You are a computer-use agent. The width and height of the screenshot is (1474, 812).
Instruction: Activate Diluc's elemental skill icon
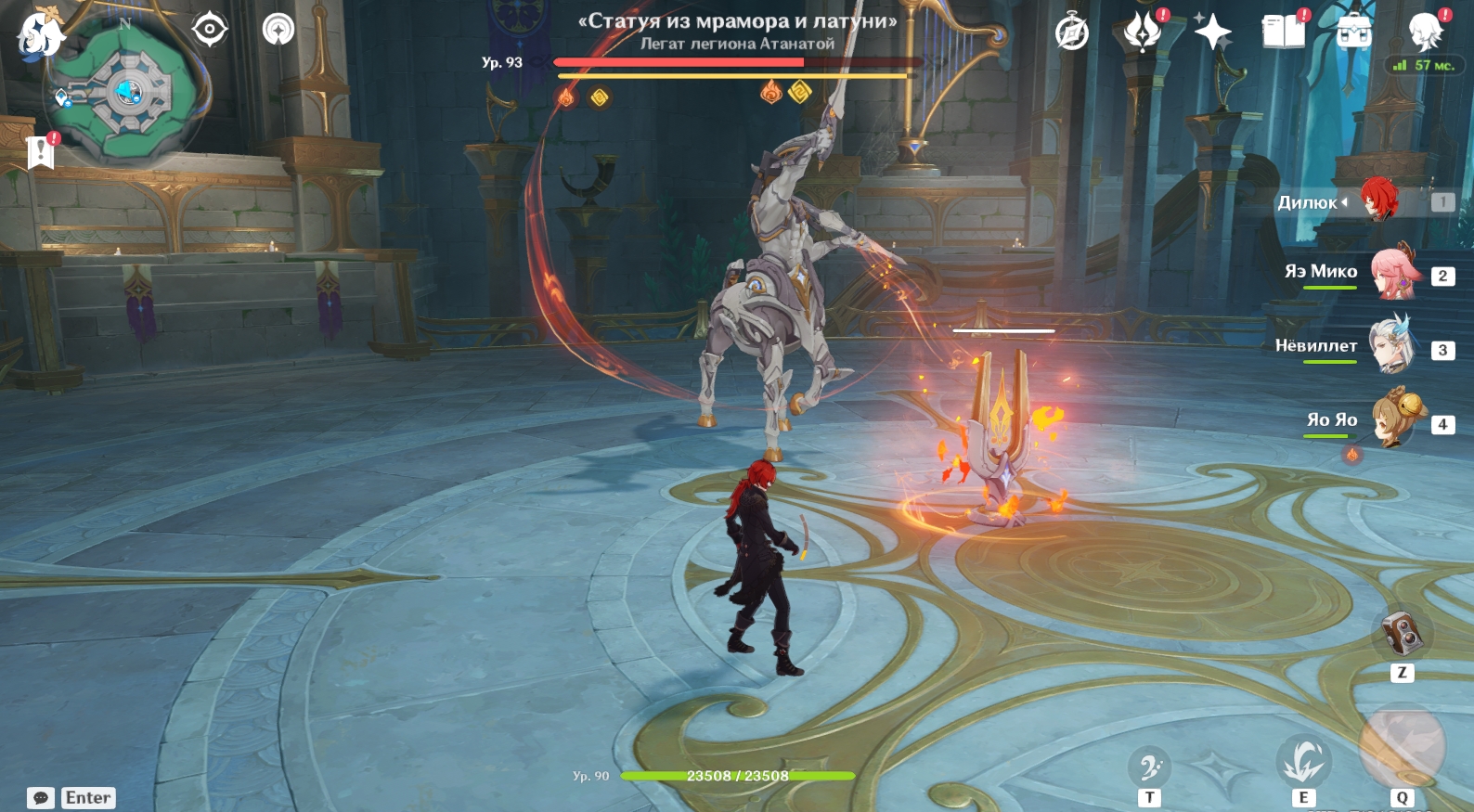[x=1303, y=763]
